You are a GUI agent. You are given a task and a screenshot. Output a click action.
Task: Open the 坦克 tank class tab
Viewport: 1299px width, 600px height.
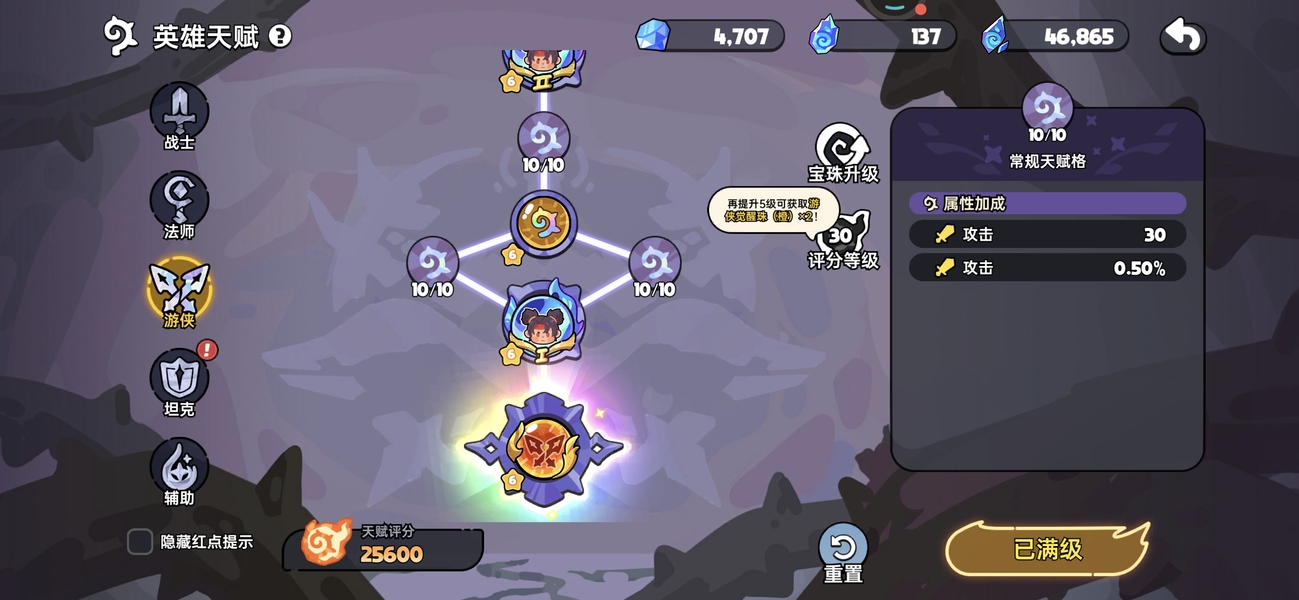coord(179,381)
